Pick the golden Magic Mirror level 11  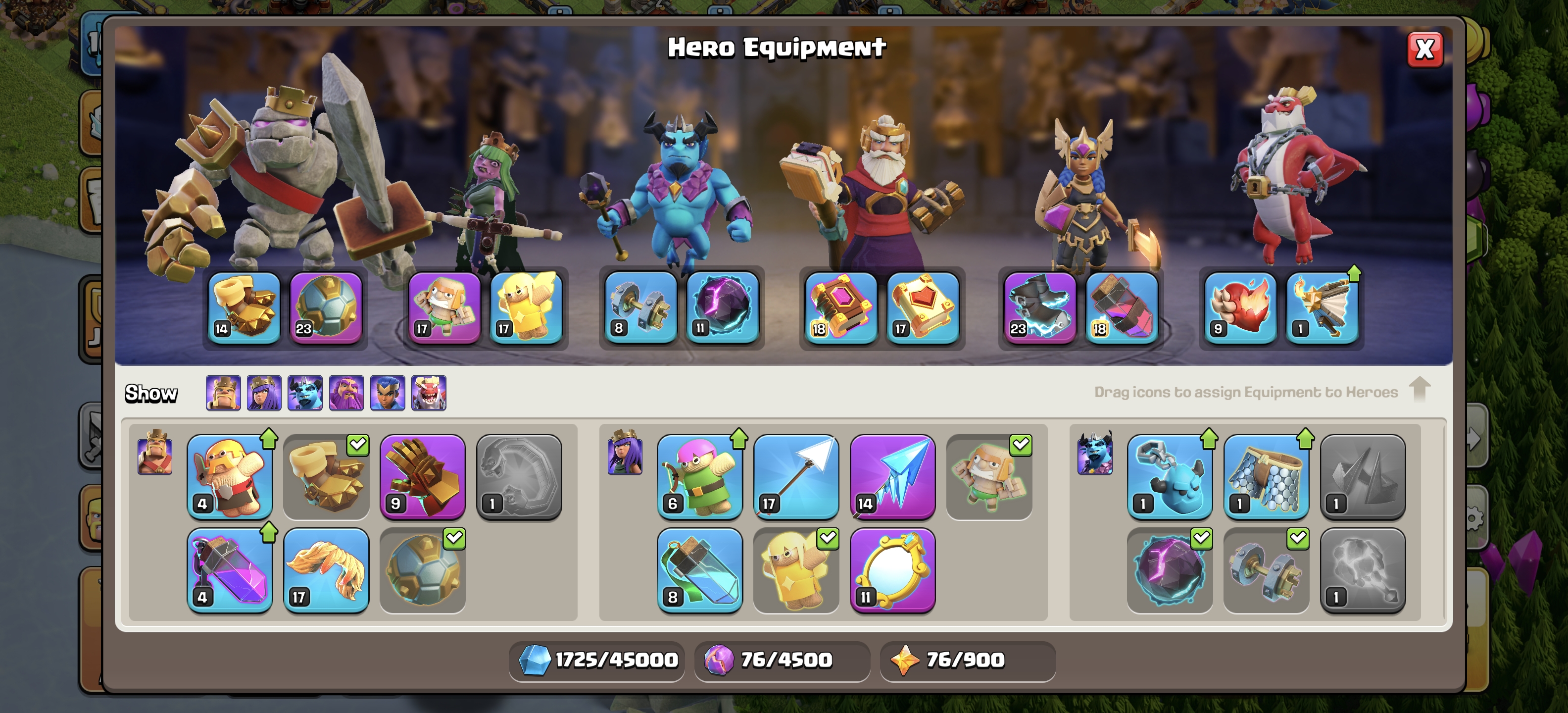point(892,570)
